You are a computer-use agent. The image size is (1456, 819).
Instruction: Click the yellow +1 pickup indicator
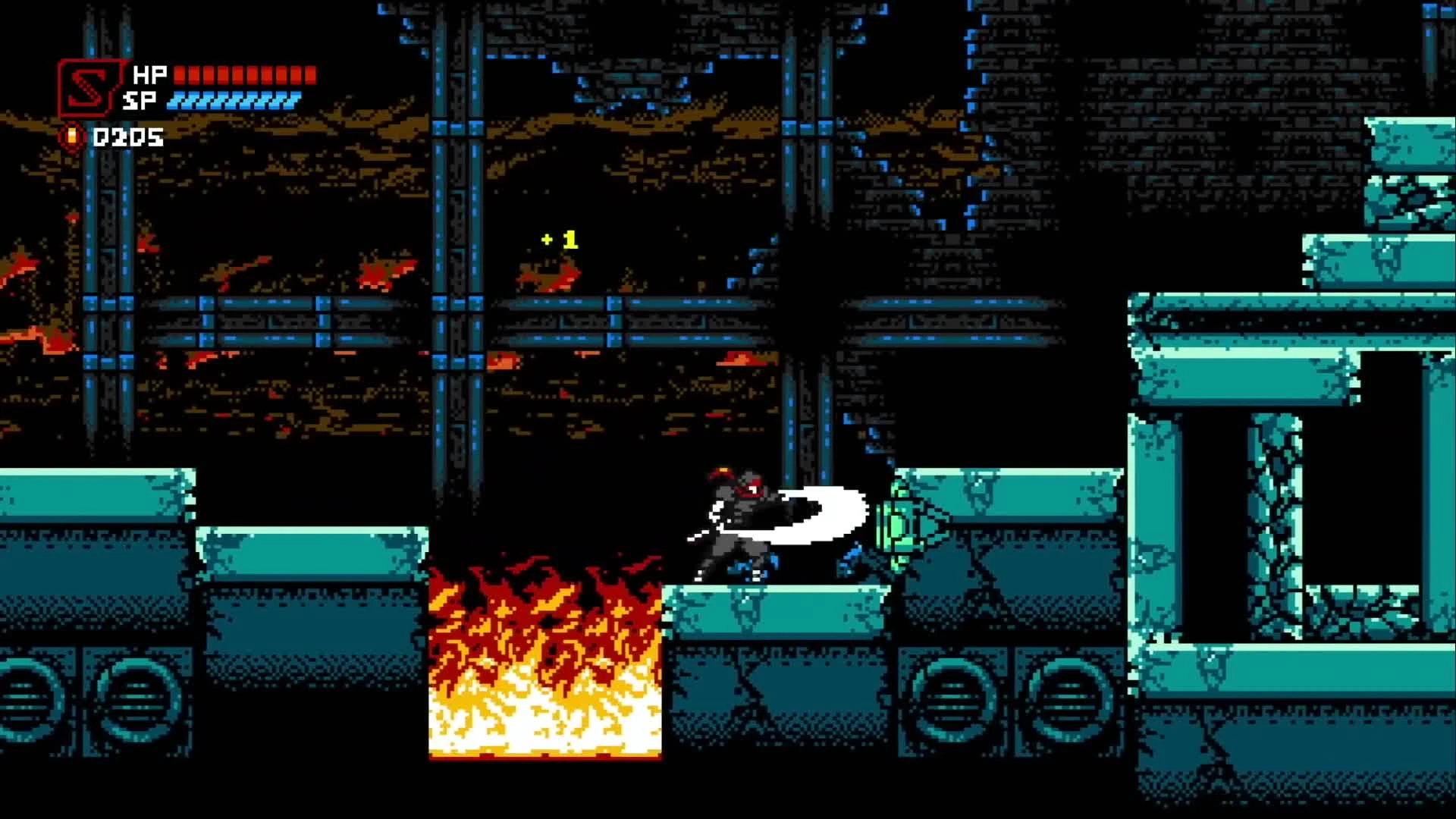coord(559,239)
